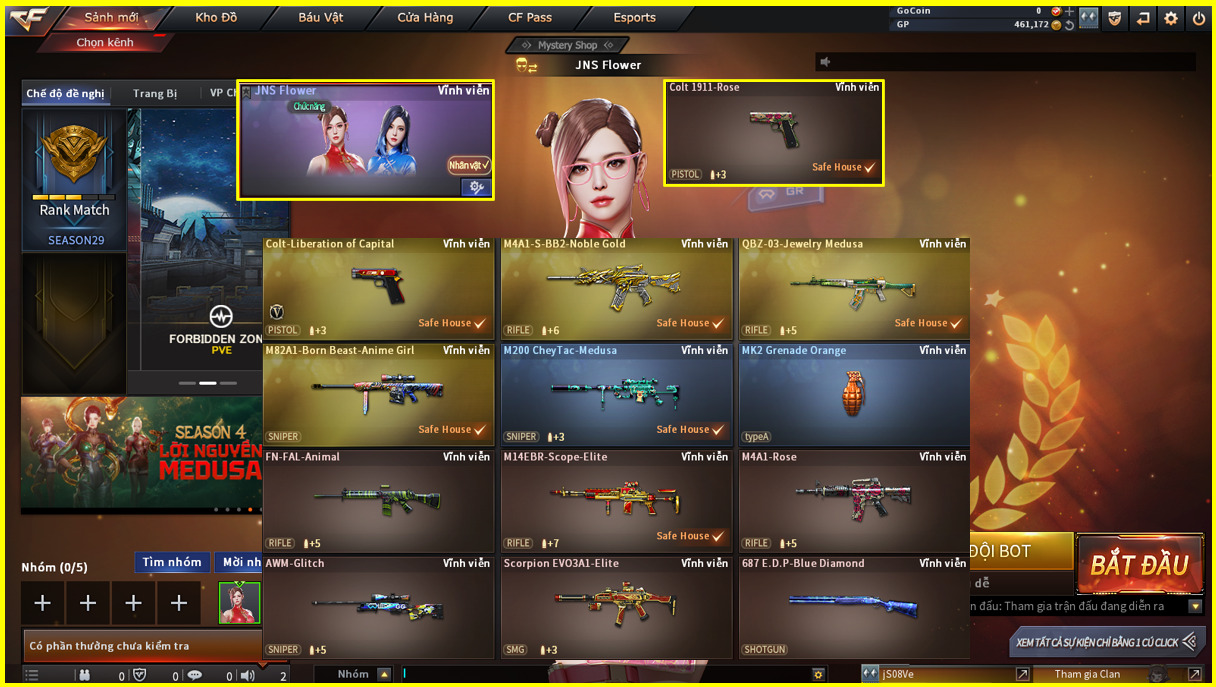Open the Esports section
This screenshot has width=1216, height=687.
click(x=635, y=18)
